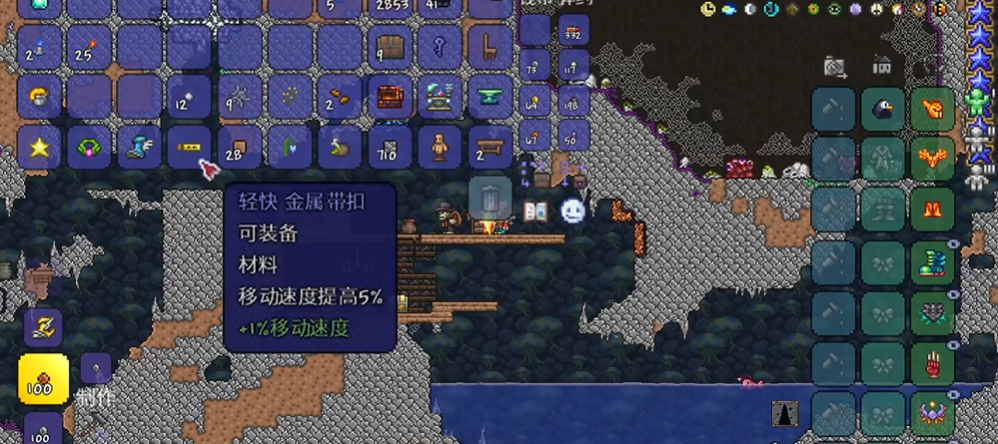Select the molten breastplate armor slot
Viewport: 998px width, 444px height.
point(932,159)
